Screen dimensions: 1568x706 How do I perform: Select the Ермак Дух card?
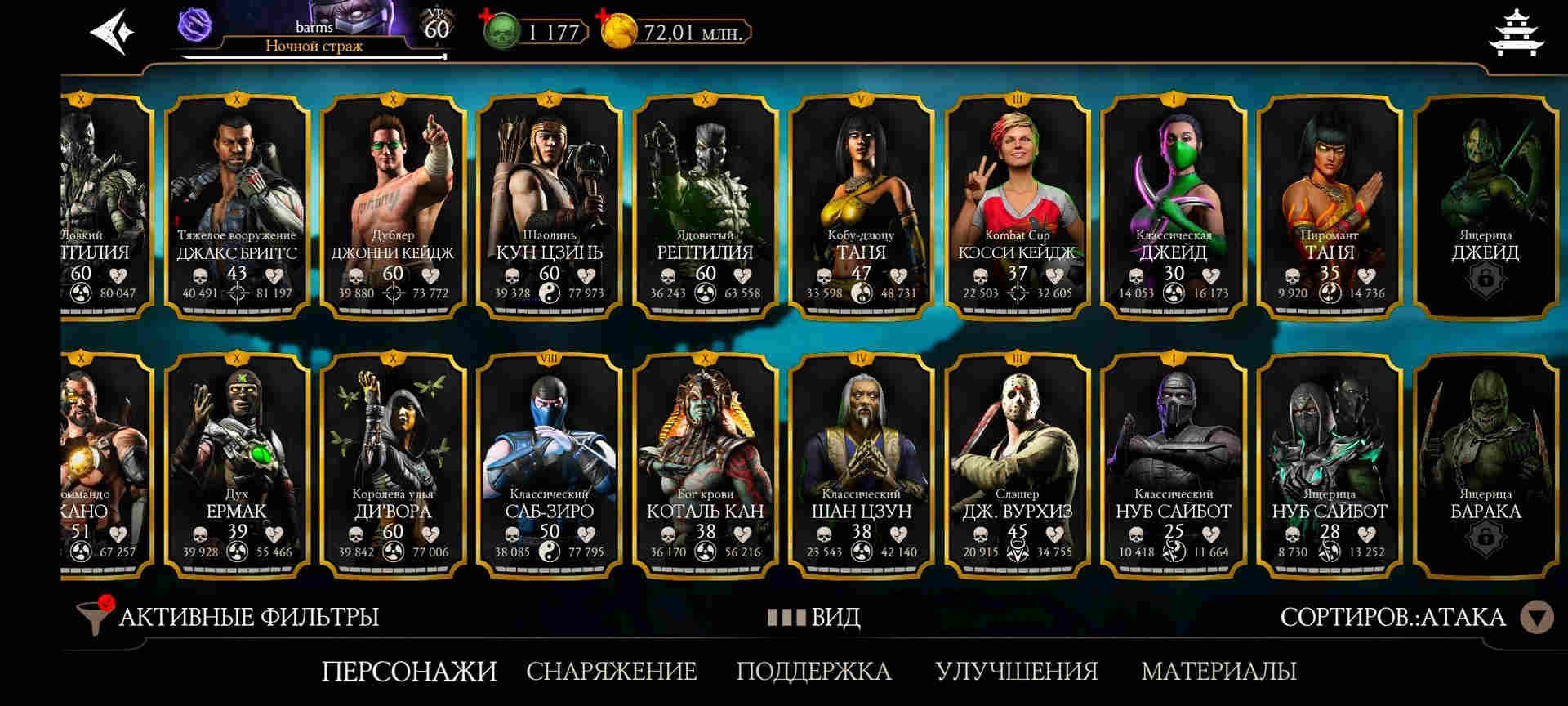coord(237,464)
